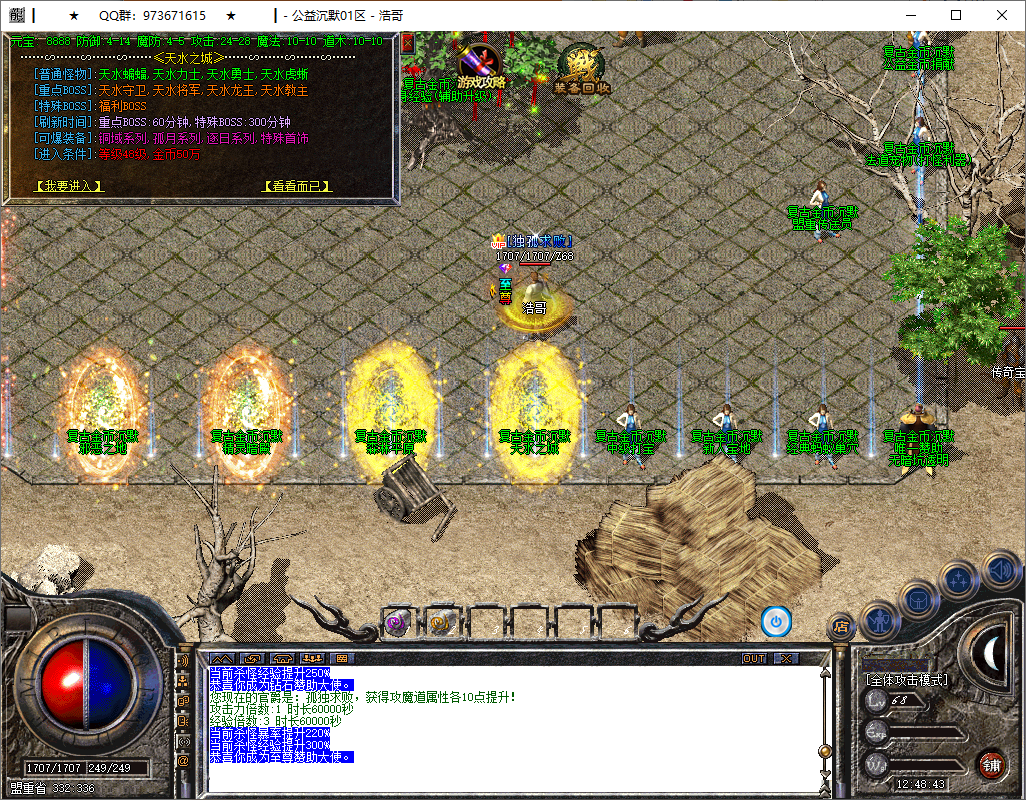Open the 装备回收 equipment recycle icon
The width and height of the screenshot is (1026, 800).
click(x=581, y=68)
